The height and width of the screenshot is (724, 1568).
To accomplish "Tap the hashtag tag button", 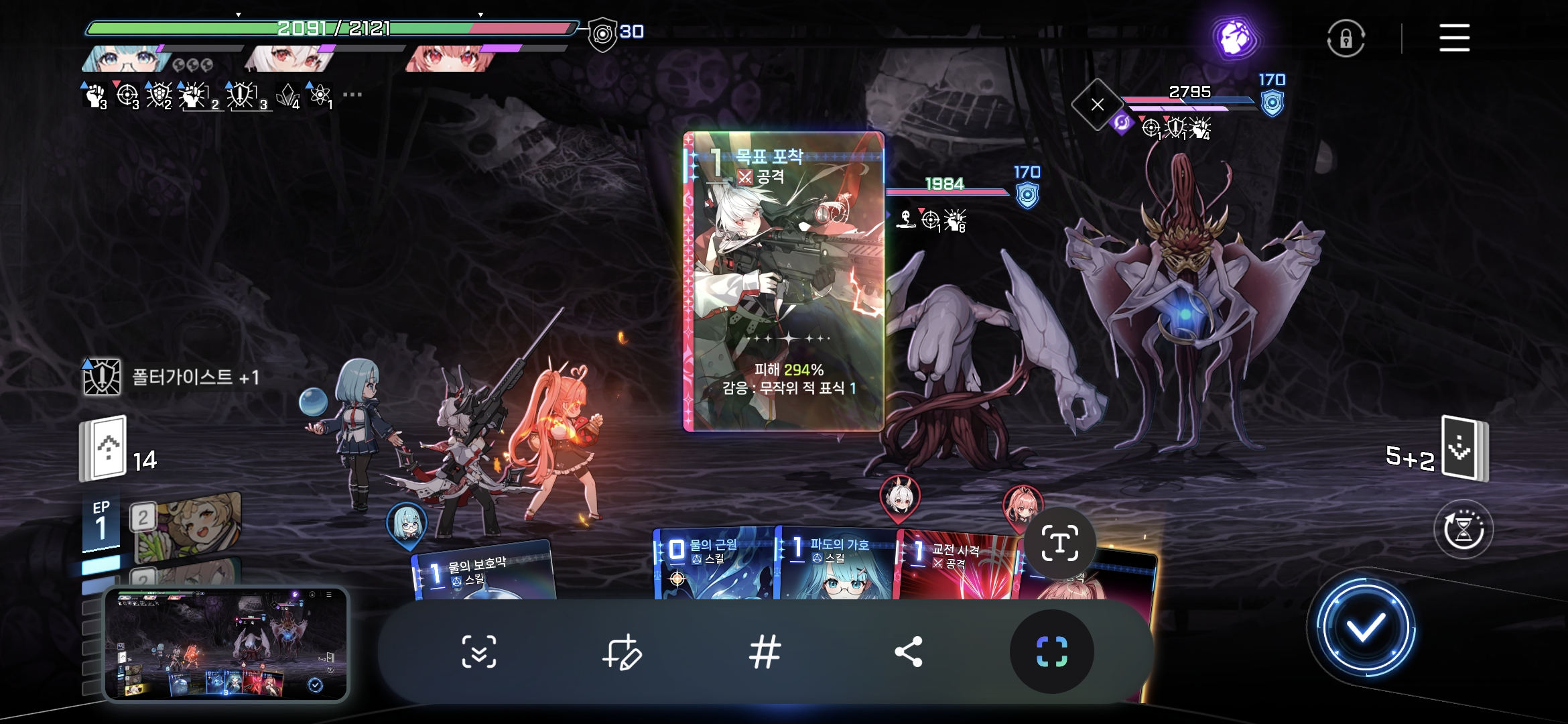I will [x=765, y=652].
